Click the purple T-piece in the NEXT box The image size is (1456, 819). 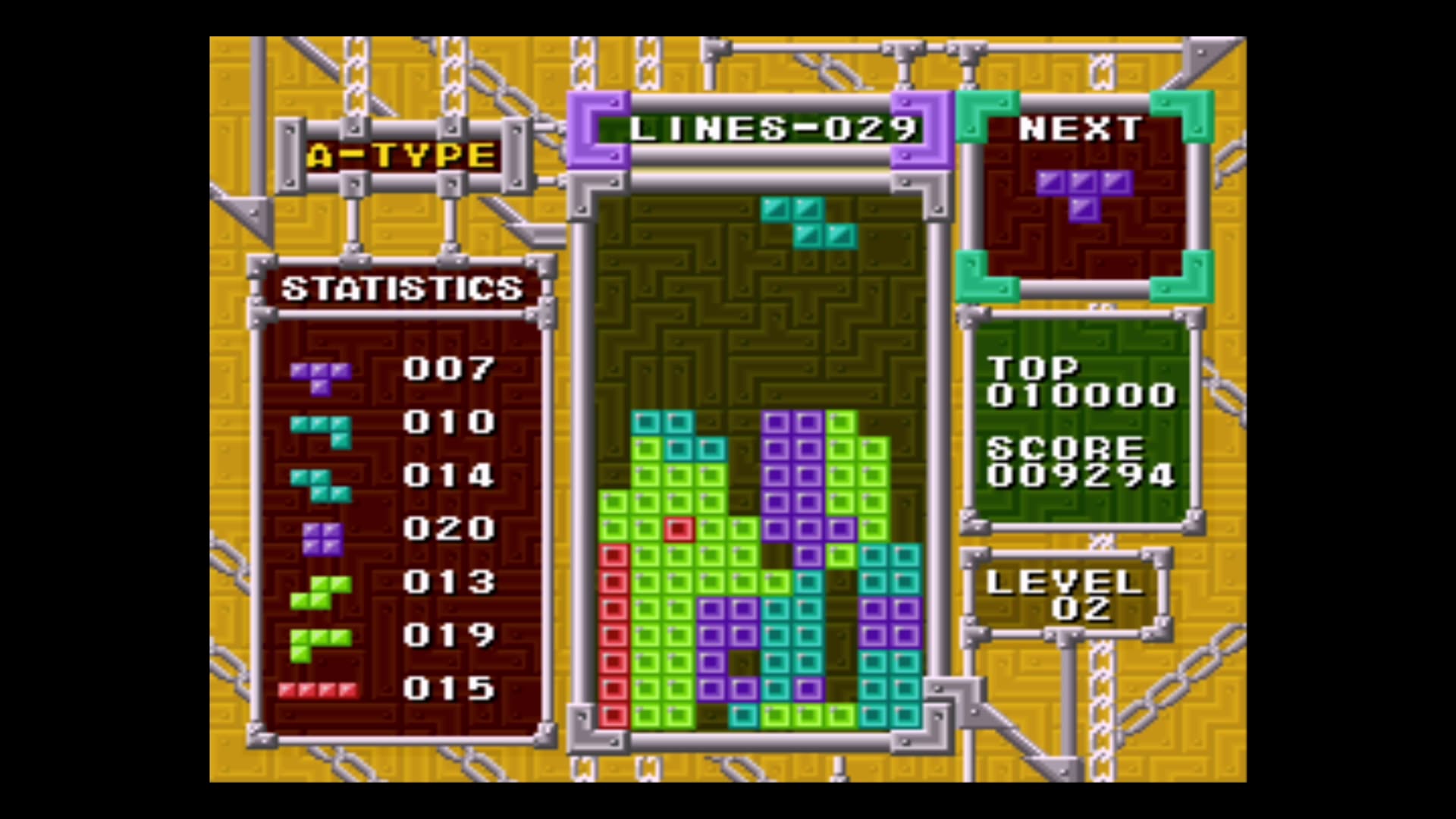[1083, 193]
